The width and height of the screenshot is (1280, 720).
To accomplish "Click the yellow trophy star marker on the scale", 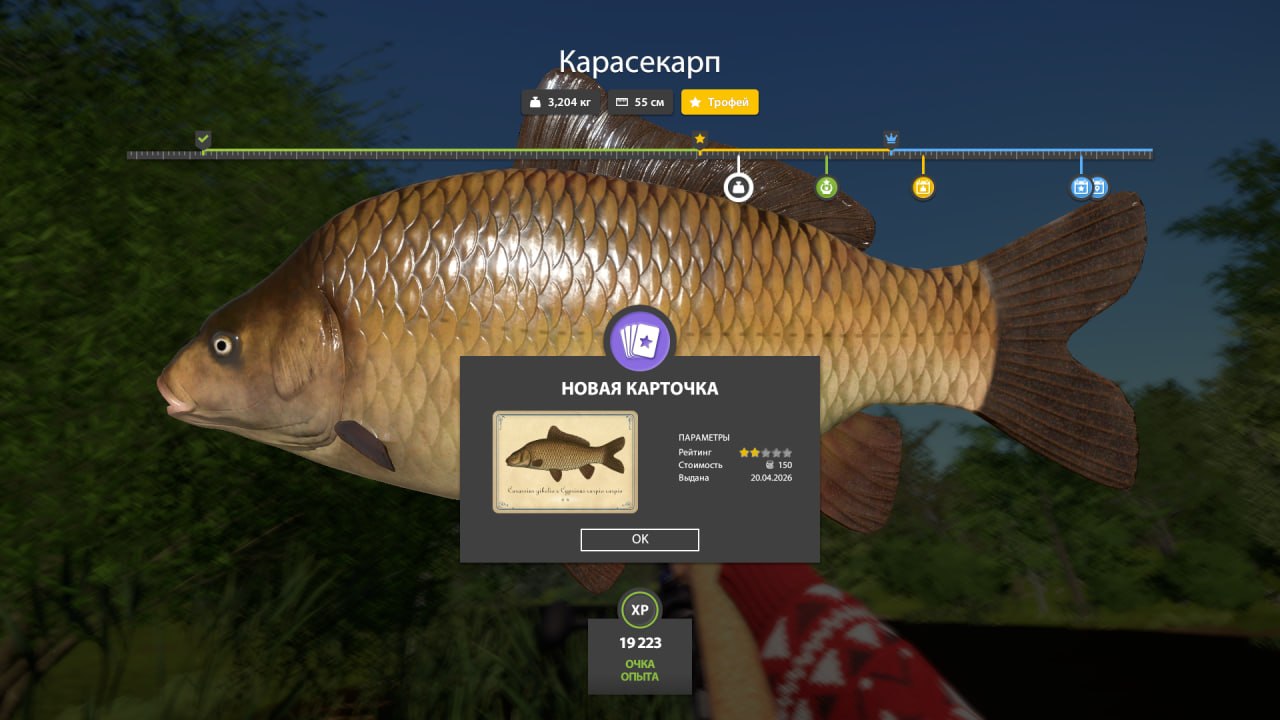I will click(x=700, y=140).
